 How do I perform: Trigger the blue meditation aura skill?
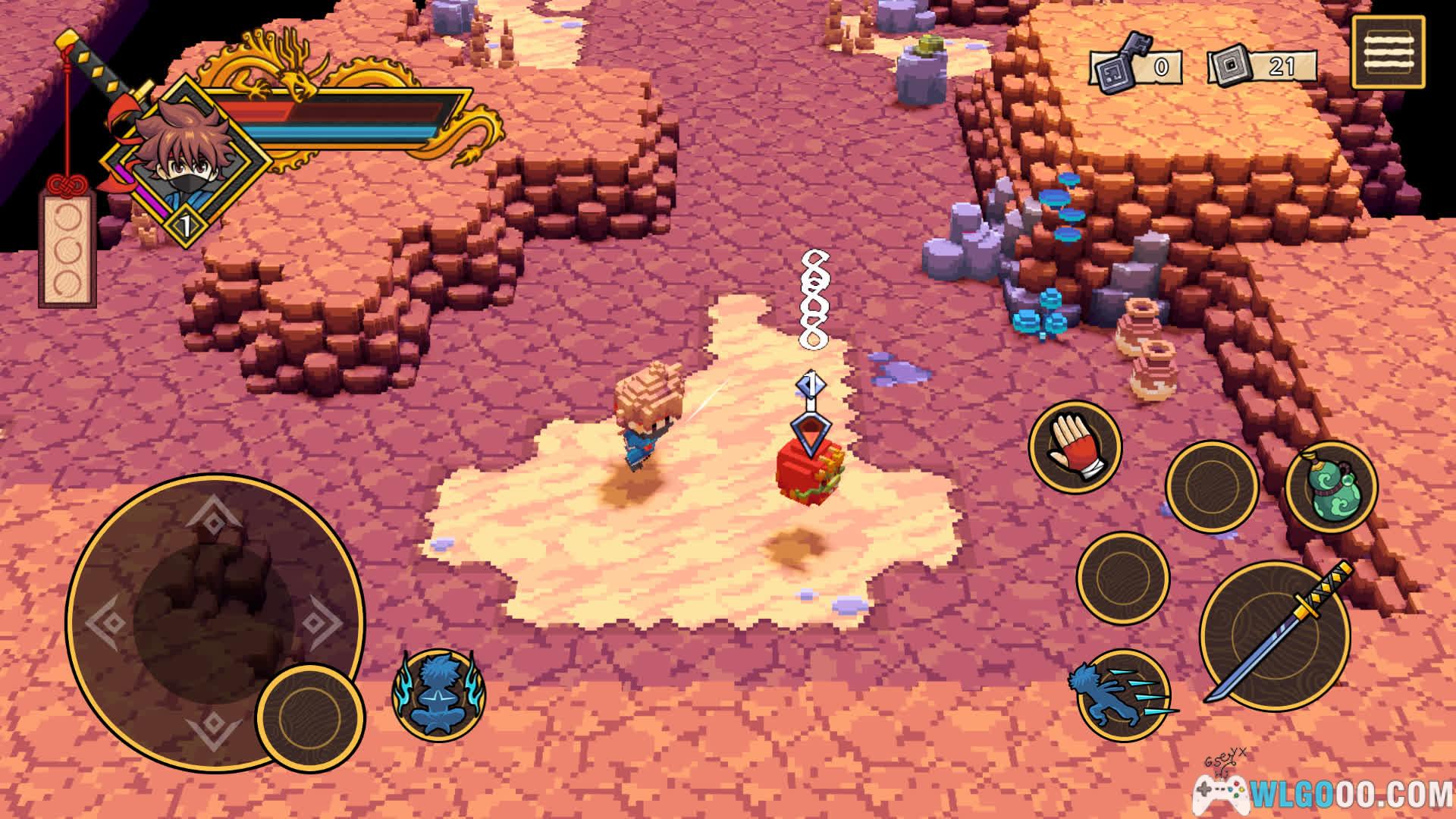[x=438, y=694]
